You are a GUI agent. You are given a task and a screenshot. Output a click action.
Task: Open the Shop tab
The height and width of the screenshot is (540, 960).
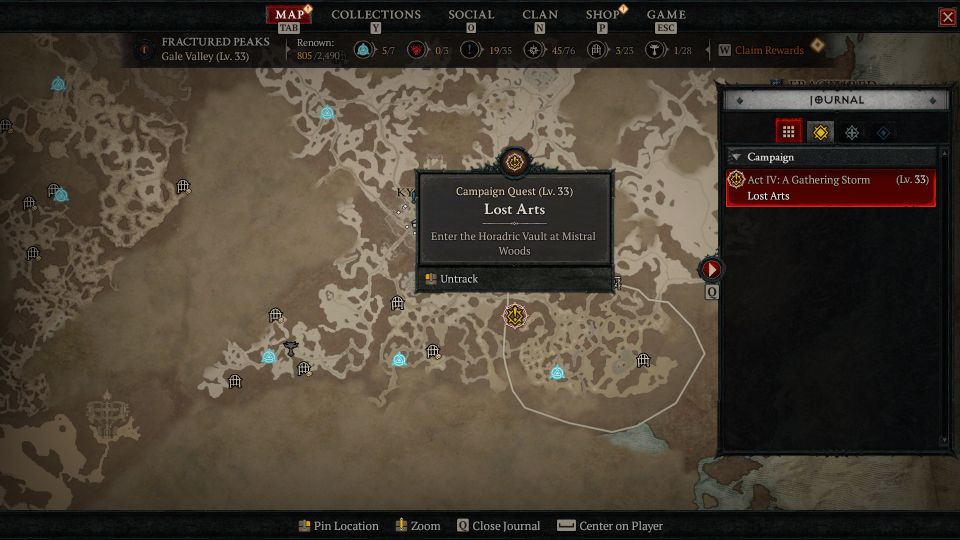(x=602, y=15)
